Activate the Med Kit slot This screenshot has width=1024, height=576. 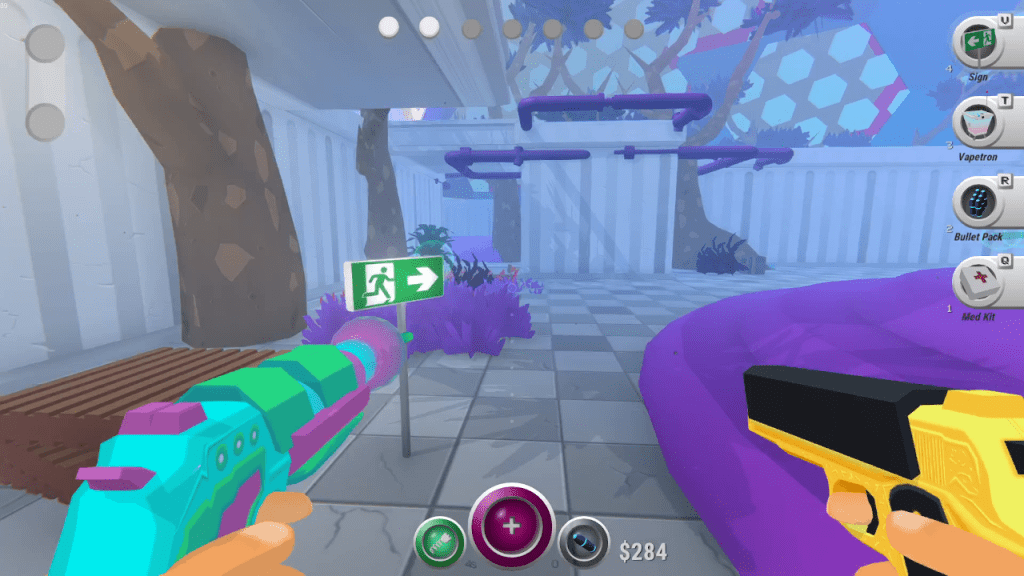point(978,284)
